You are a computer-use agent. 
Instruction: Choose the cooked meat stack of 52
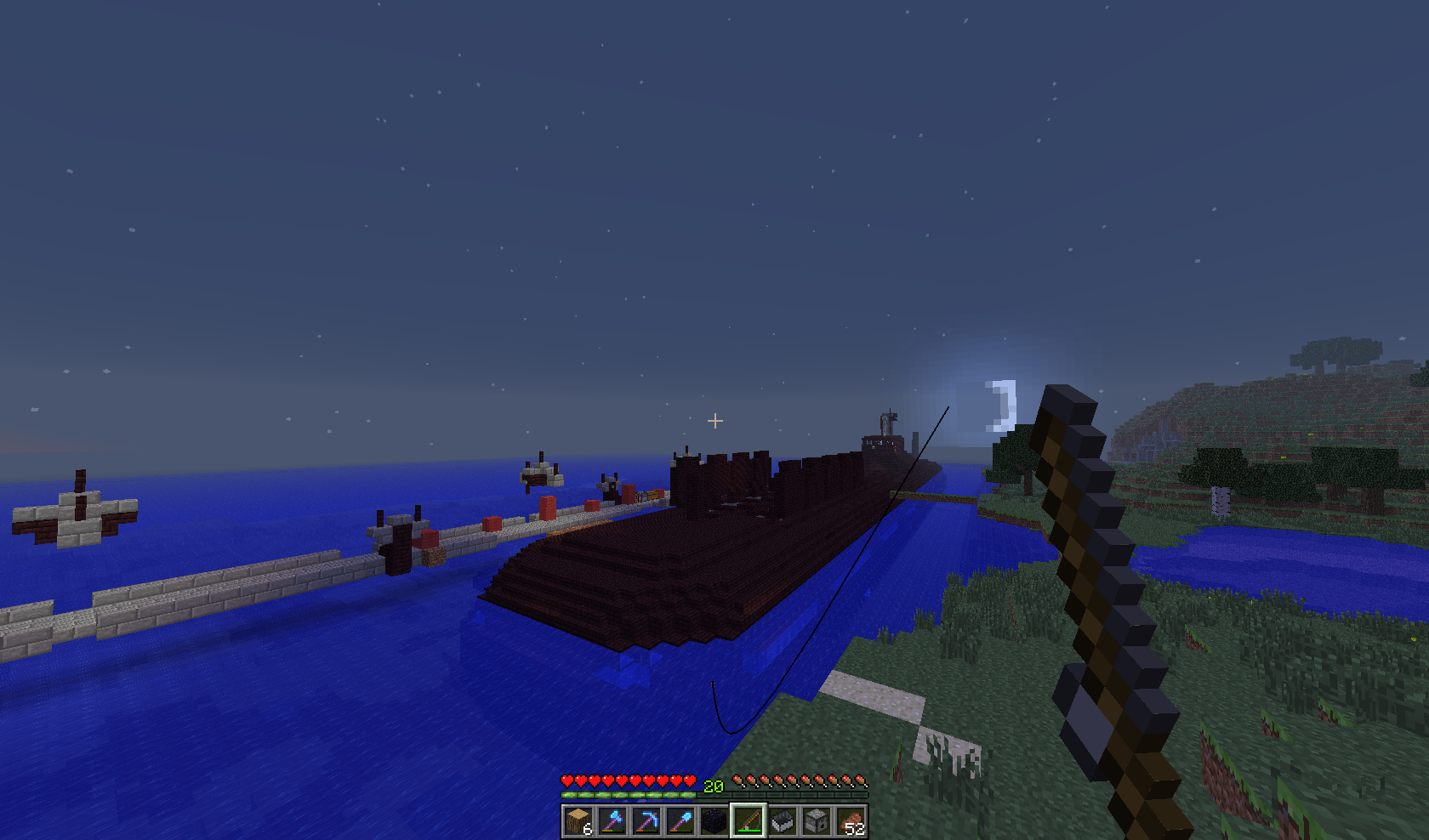click(851, 821)
